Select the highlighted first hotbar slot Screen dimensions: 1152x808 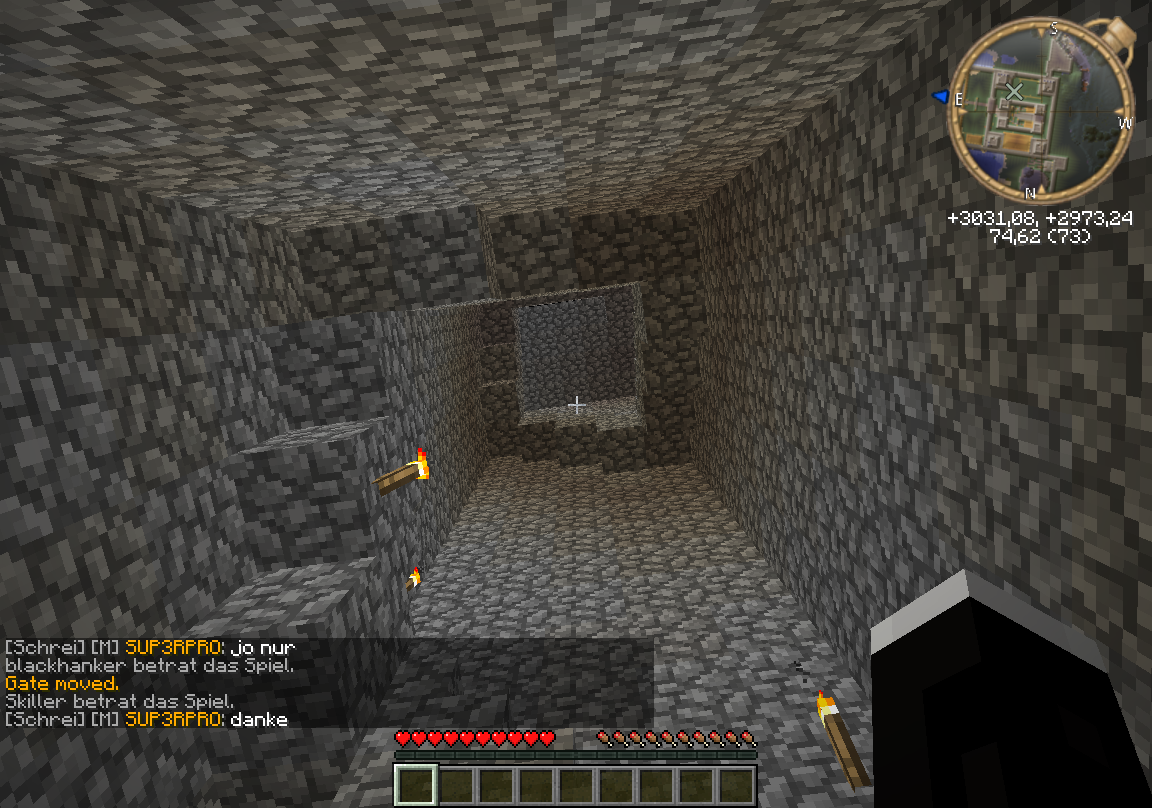pyautogui.click(x=415, y=785)
